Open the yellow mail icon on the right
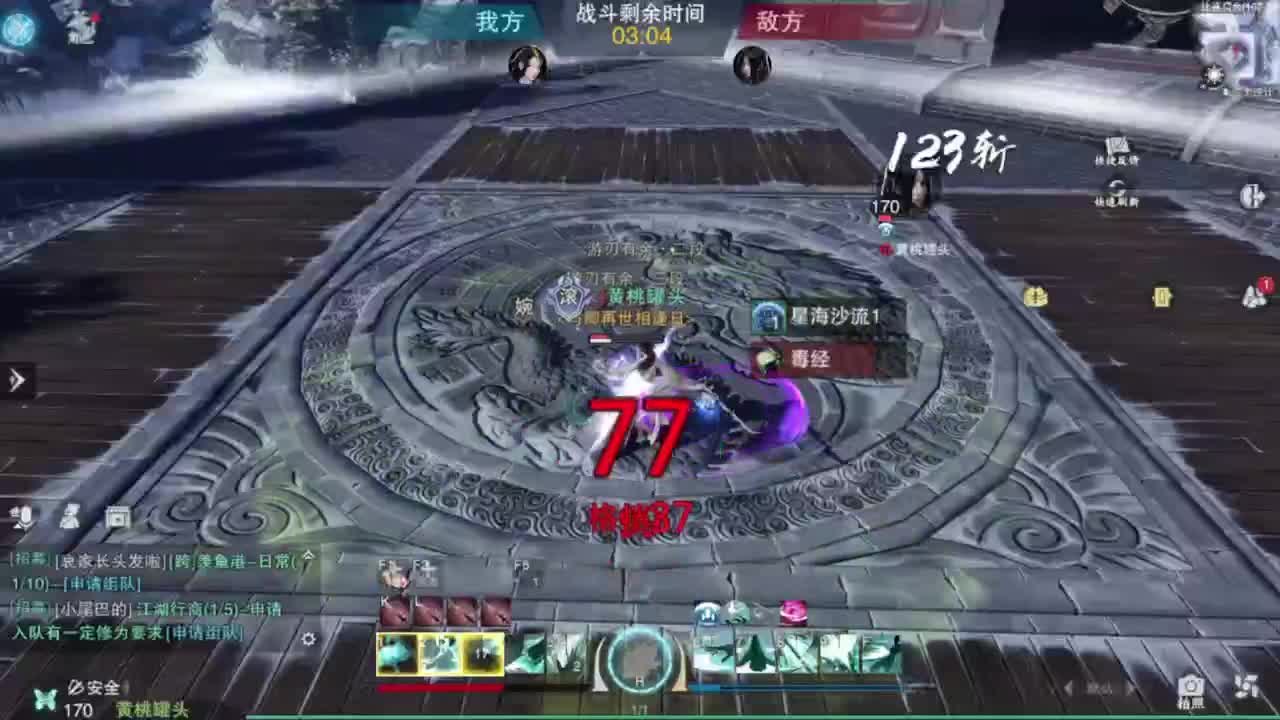1280x720 pixels. pos(1162,298)
